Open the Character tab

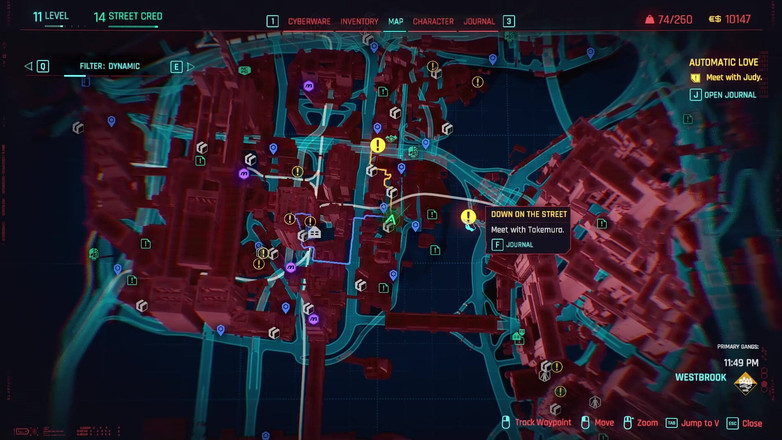(433, 21)
